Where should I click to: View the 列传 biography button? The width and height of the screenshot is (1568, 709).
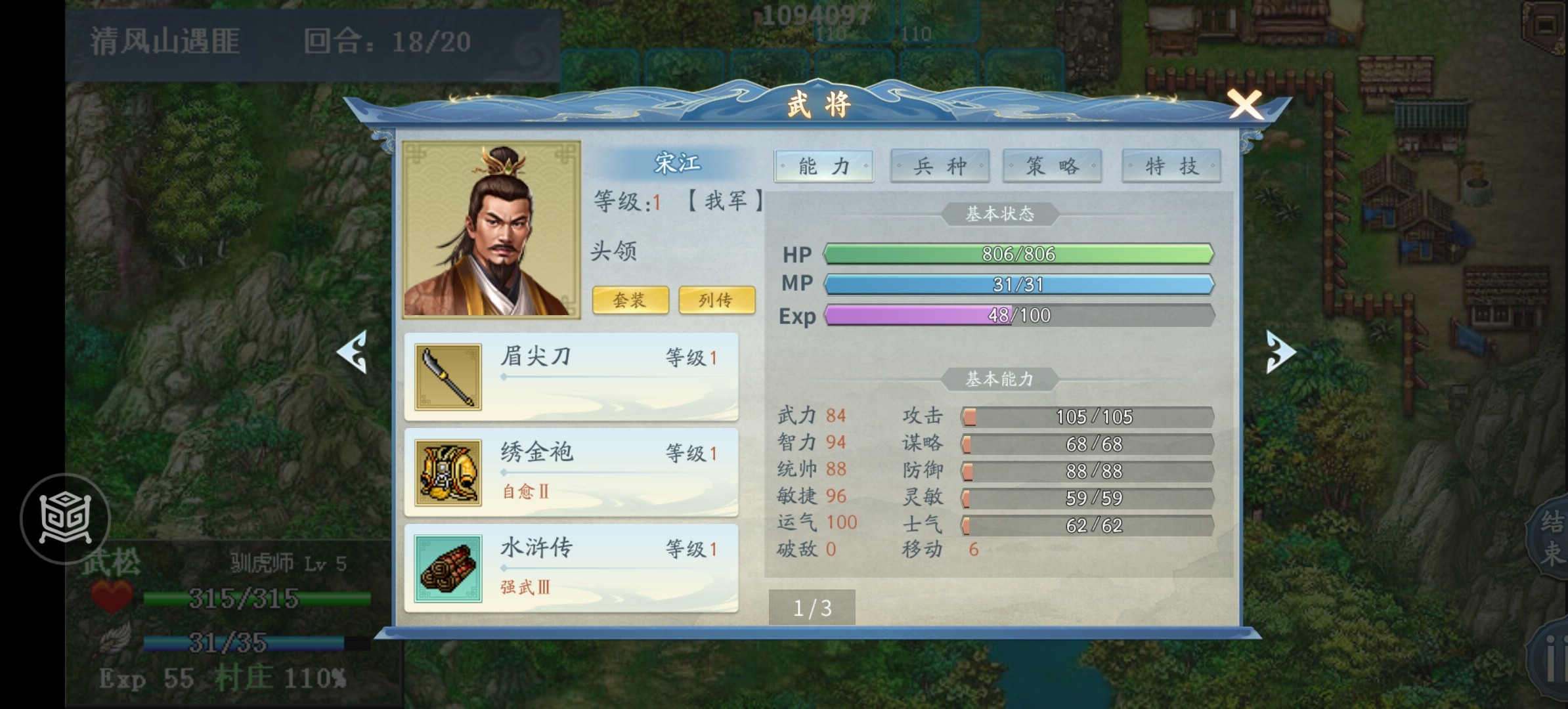tap(716, 300)
